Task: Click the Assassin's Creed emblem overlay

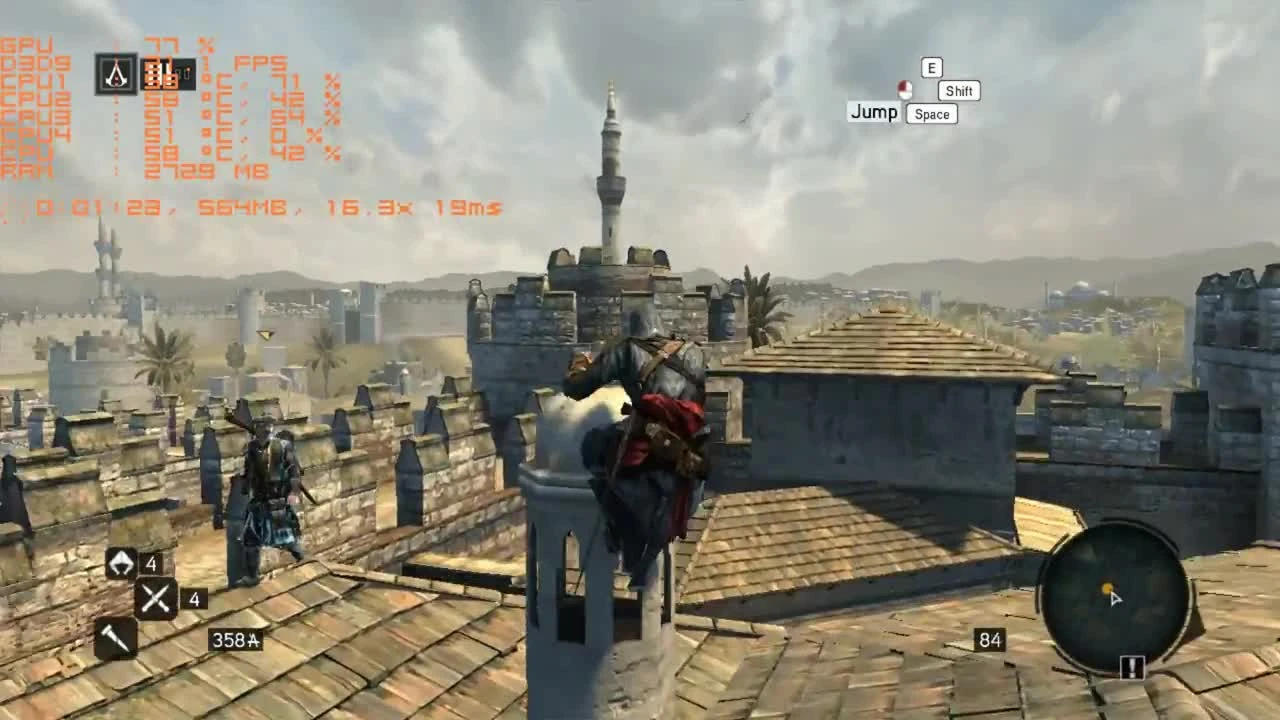Action: tap(117, 75)
